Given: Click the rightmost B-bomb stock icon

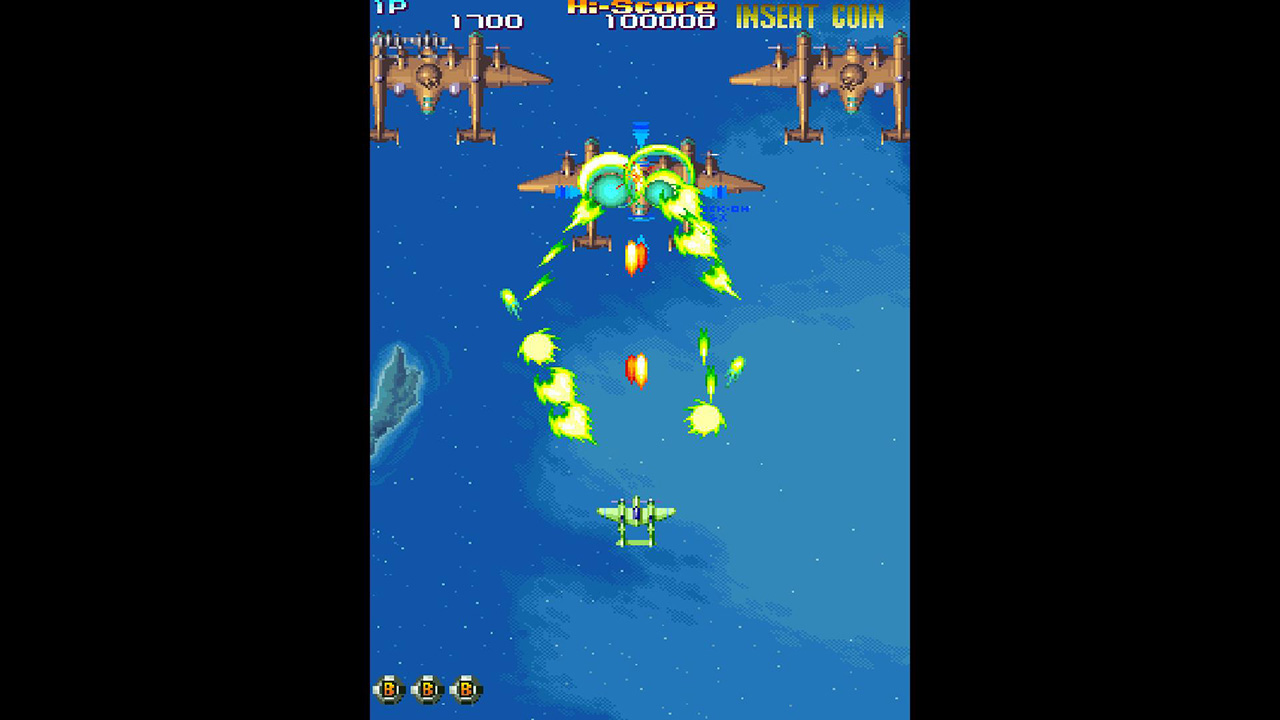Looking at the screenshot, I should [466, 689].
